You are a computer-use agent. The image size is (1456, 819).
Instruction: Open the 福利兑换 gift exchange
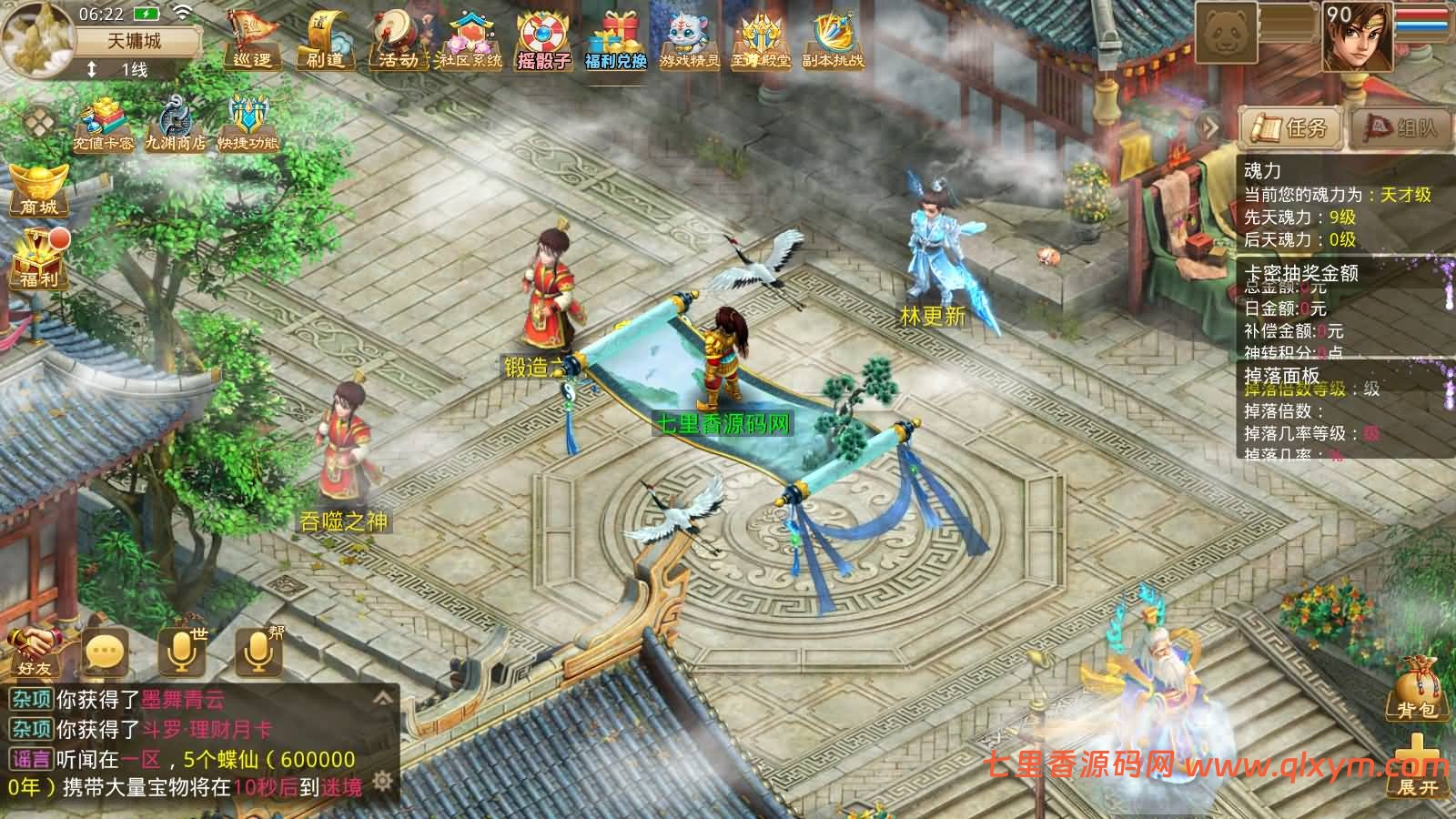point(615,41)
